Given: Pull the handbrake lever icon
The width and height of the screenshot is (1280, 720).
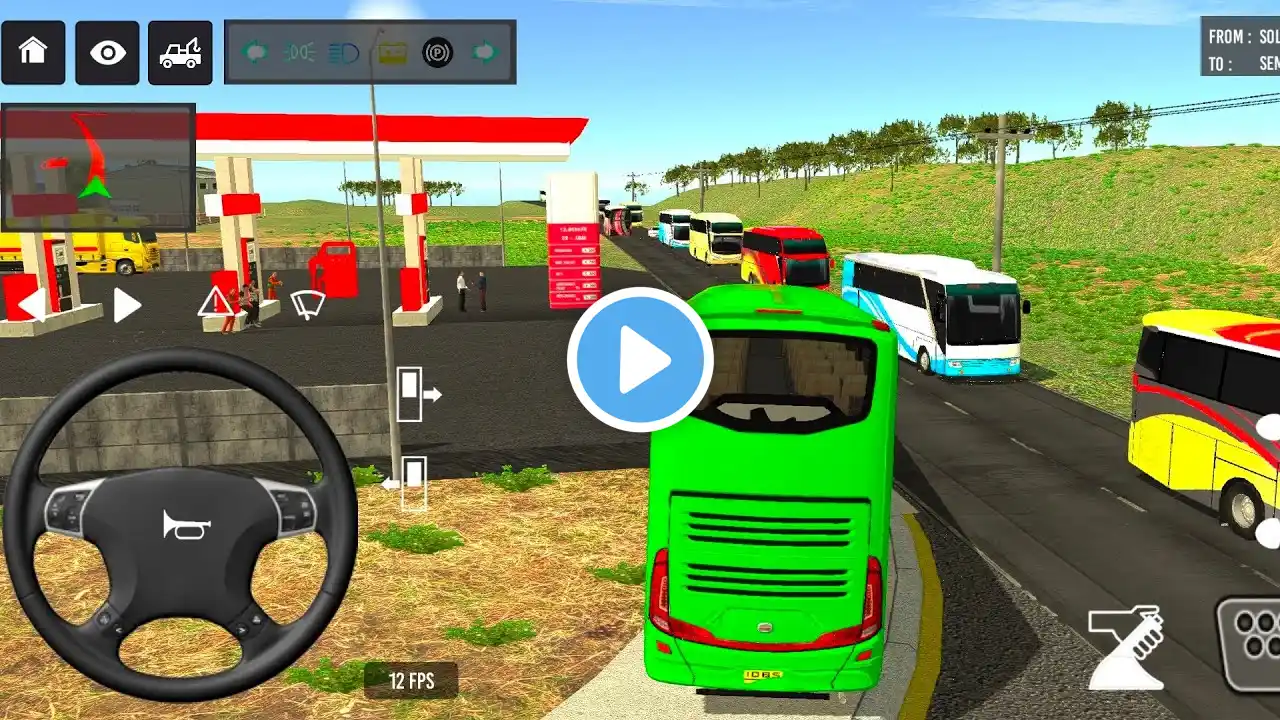Looking at the screenshot, I should [x=1127, y=647].
